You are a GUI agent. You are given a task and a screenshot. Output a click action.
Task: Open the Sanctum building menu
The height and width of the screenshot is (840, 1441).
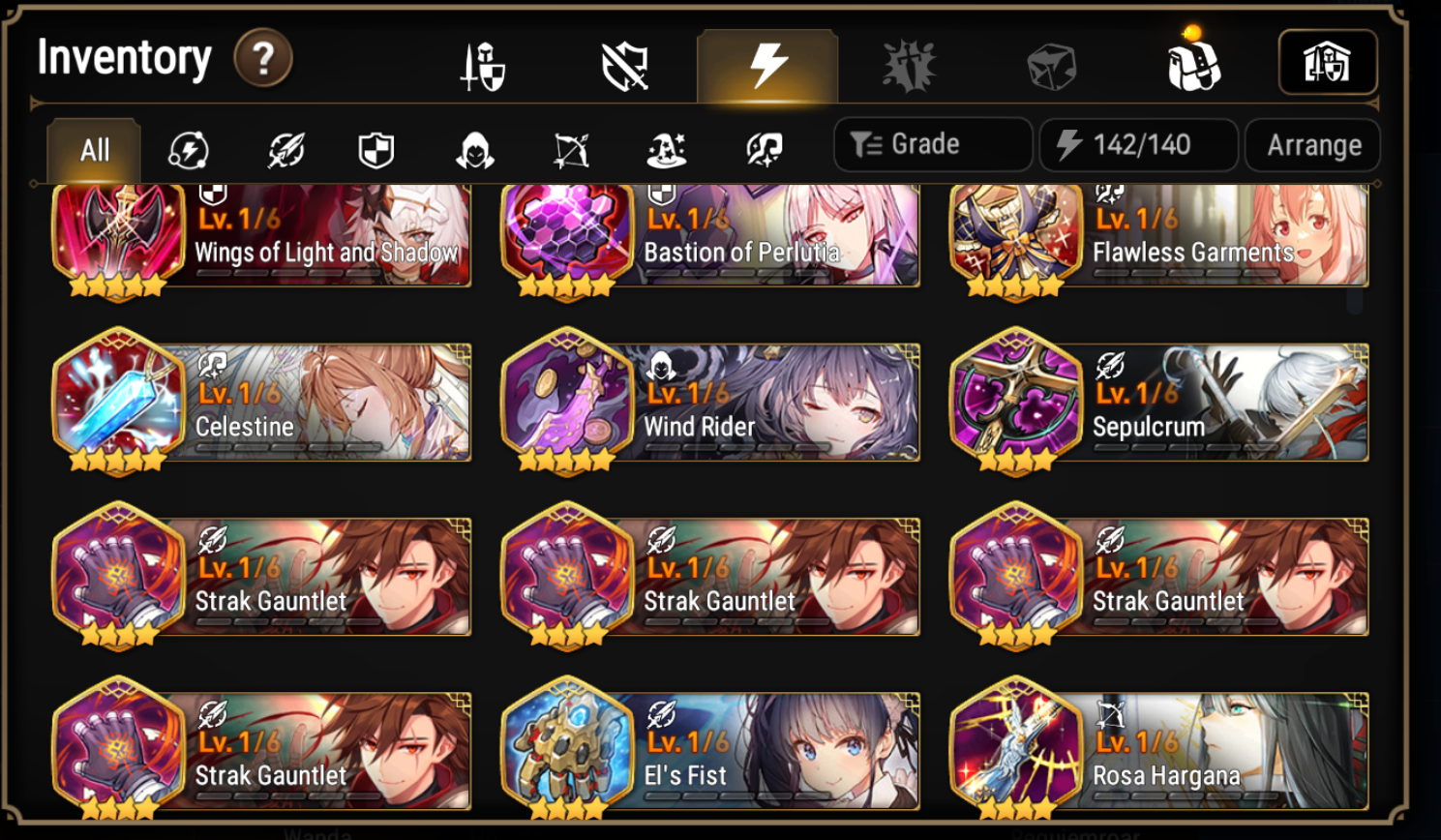pos(1329,60)
